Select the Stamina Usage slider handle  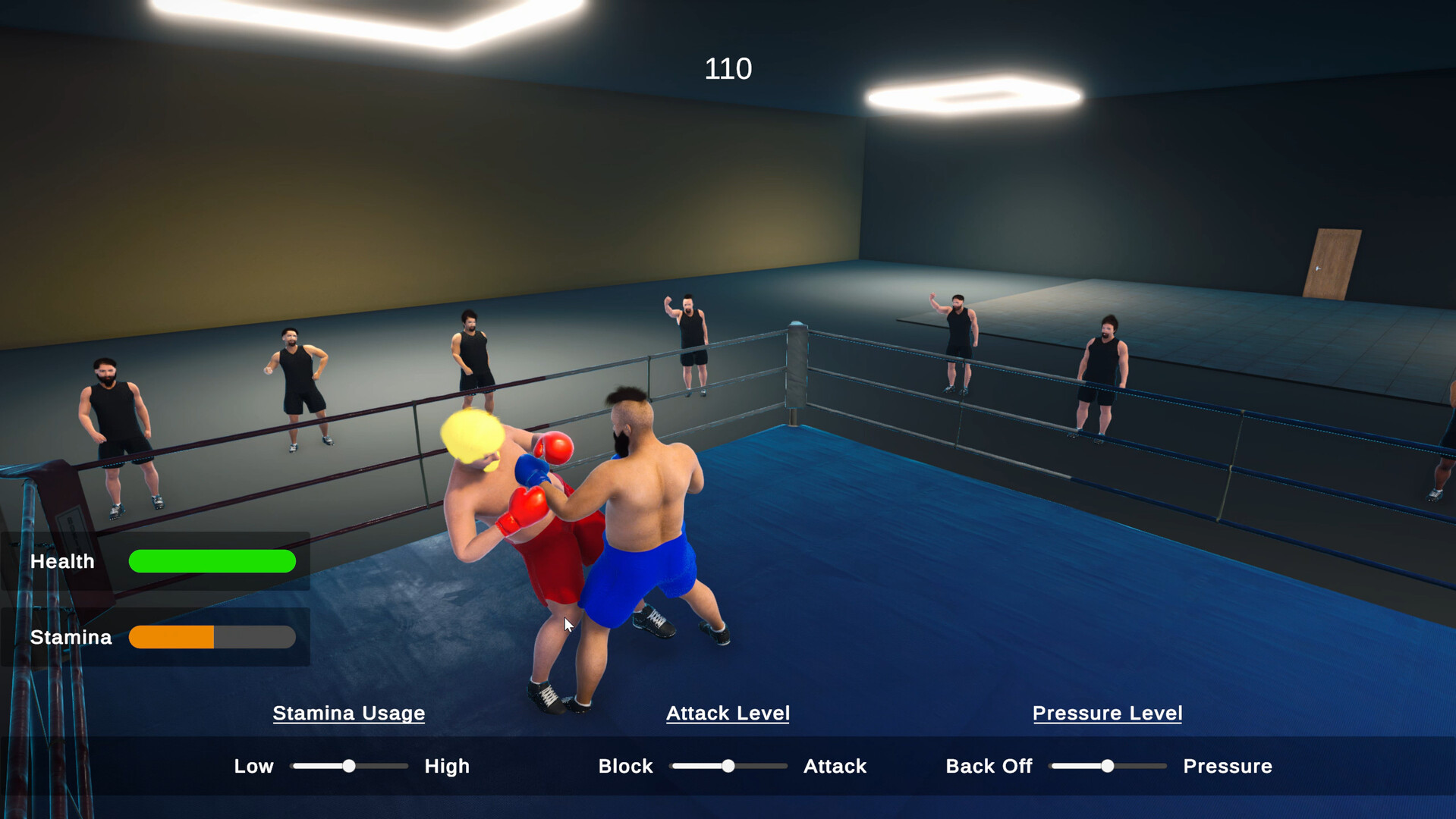click(349, 766)
